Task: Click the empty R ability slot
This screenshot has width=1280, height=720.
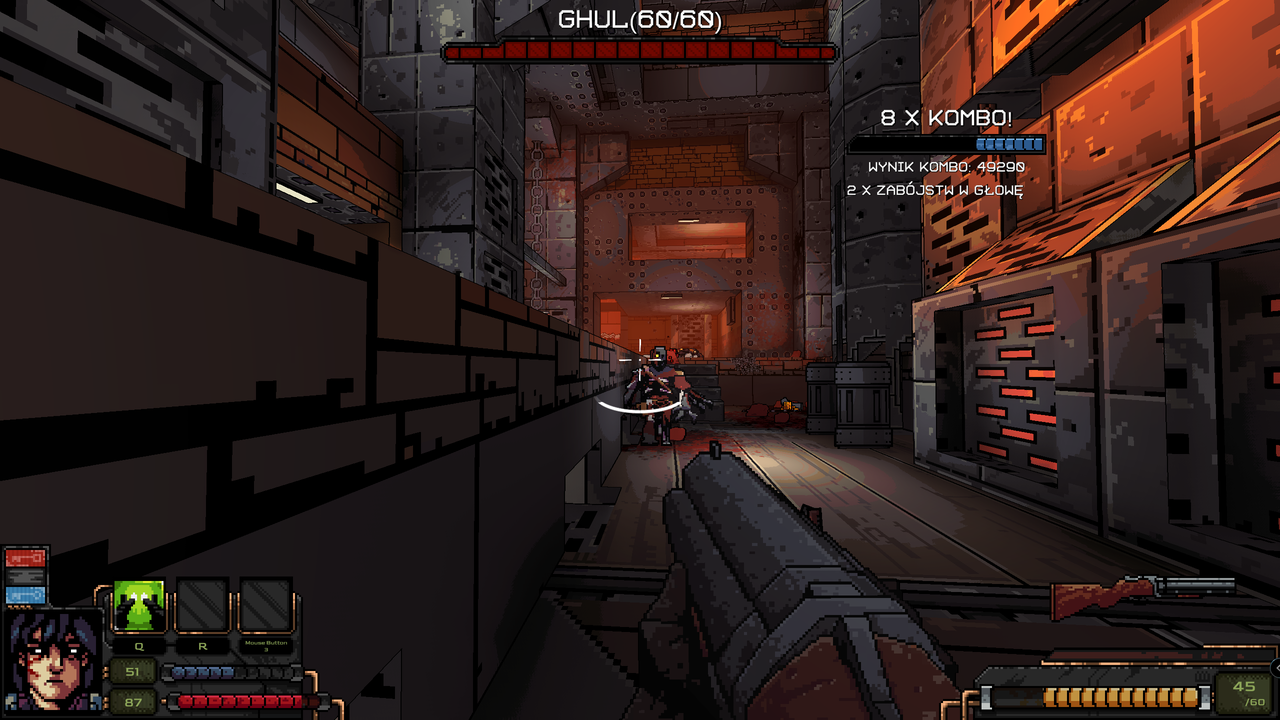Action: 202,604
